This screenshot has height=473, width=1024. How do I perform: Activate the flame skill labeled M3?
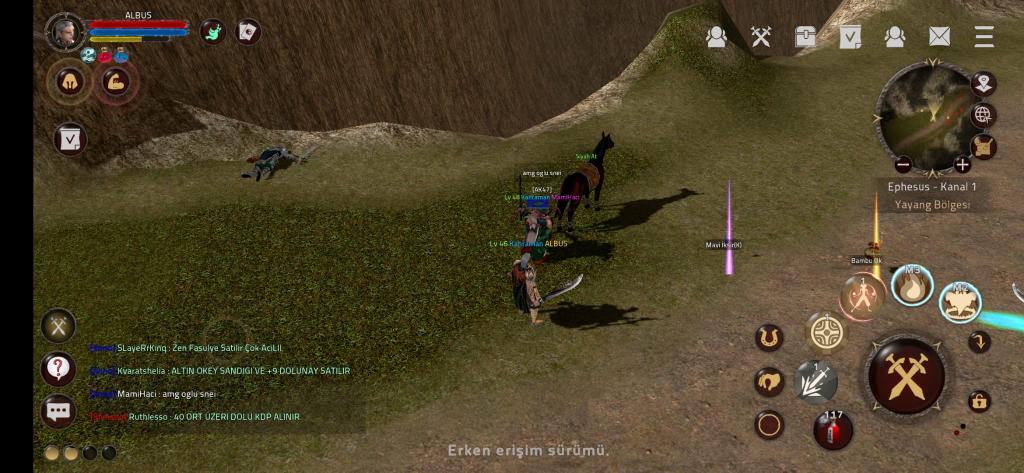(911, 286)
